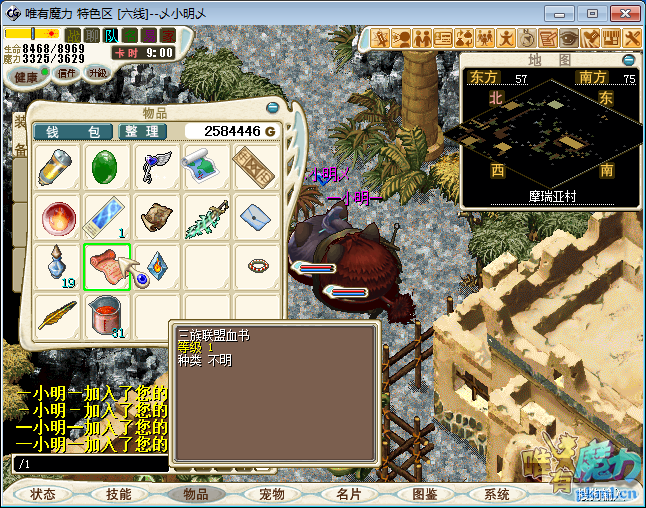Viewport: 646px width, 508px height.
Task: Select the golden feather item
Action: [58, 314]
